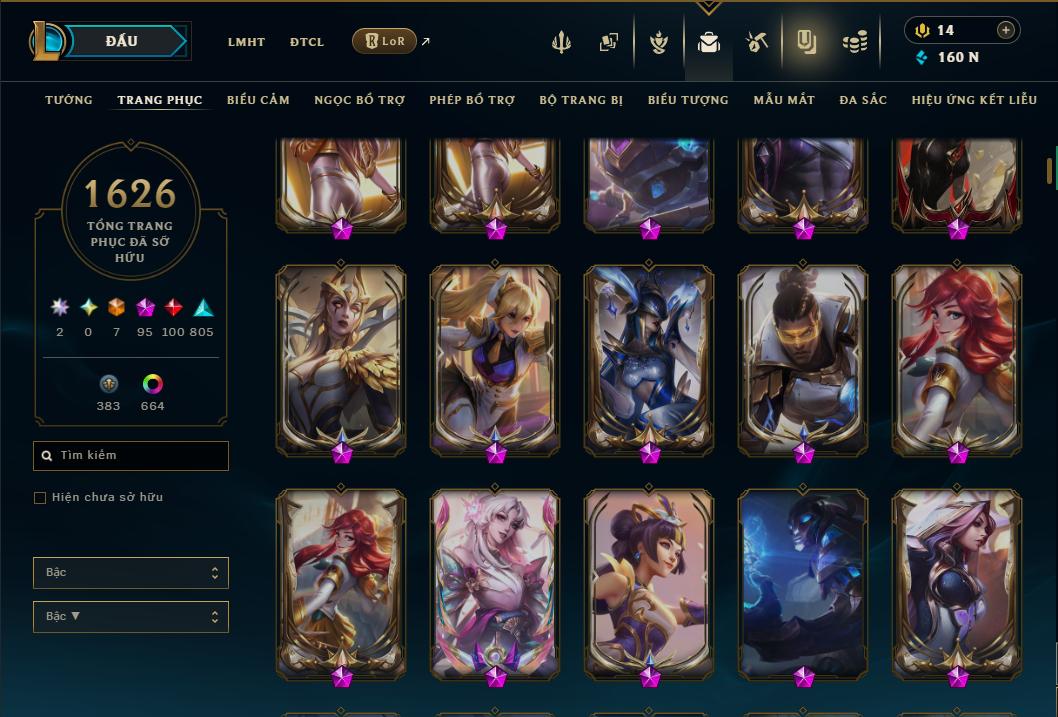Click the ĐẤU play button

click(x=122, y=41)
